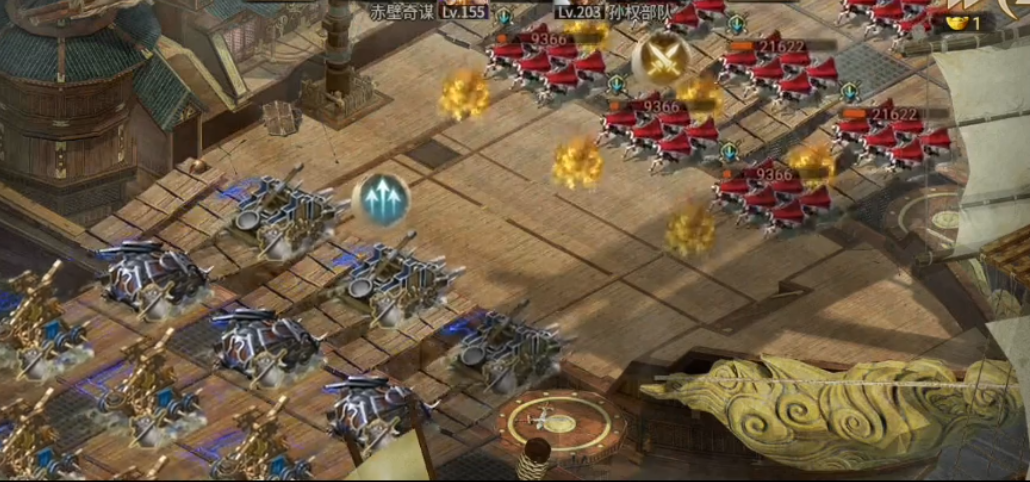The width and height of the screenshot is (1030, 482).
Task: Select the golden crossed-swords attack icon
Action: (660, 58)
